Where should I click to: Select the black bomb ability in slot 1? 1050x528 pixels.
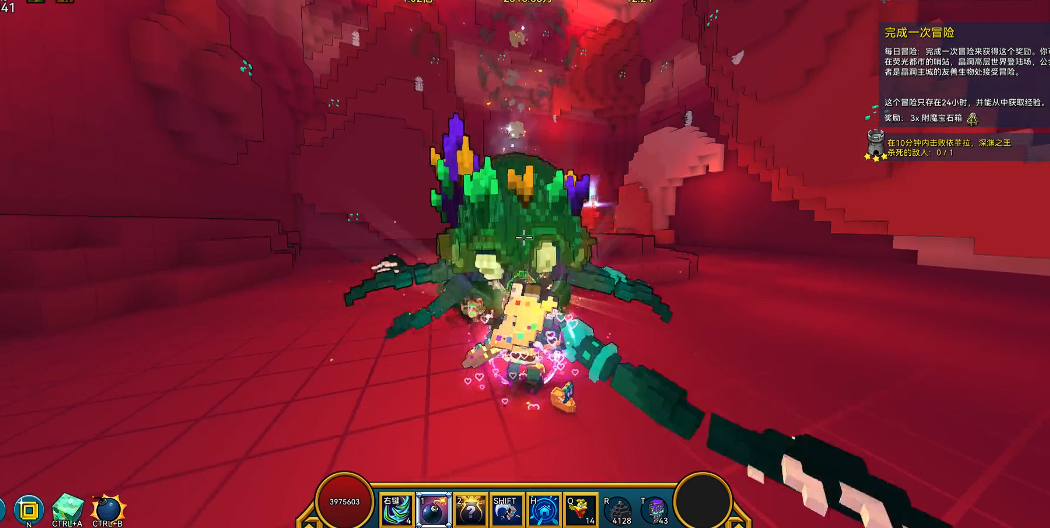(x=433, y=509)
